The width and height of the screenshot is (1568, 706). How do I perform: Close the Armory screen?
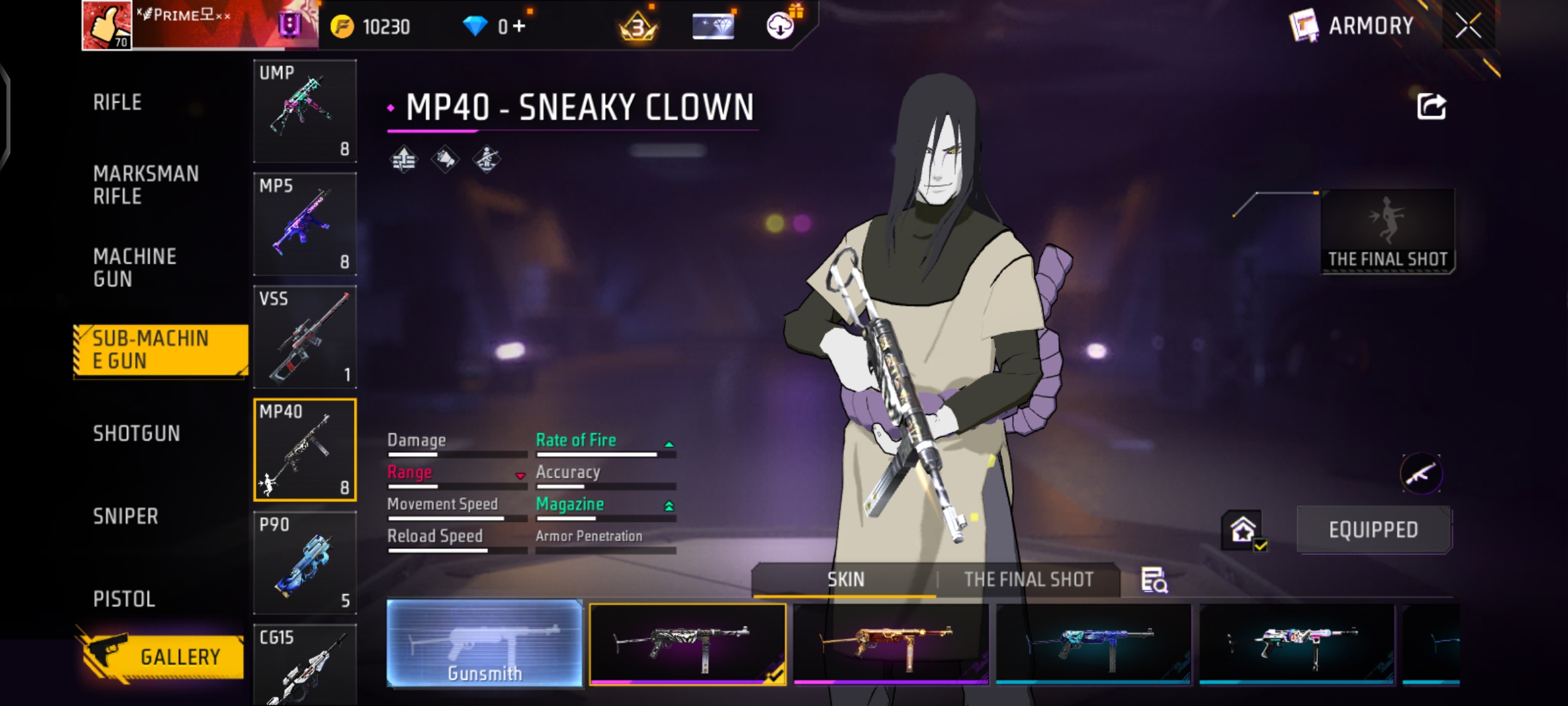(1468, 26)
